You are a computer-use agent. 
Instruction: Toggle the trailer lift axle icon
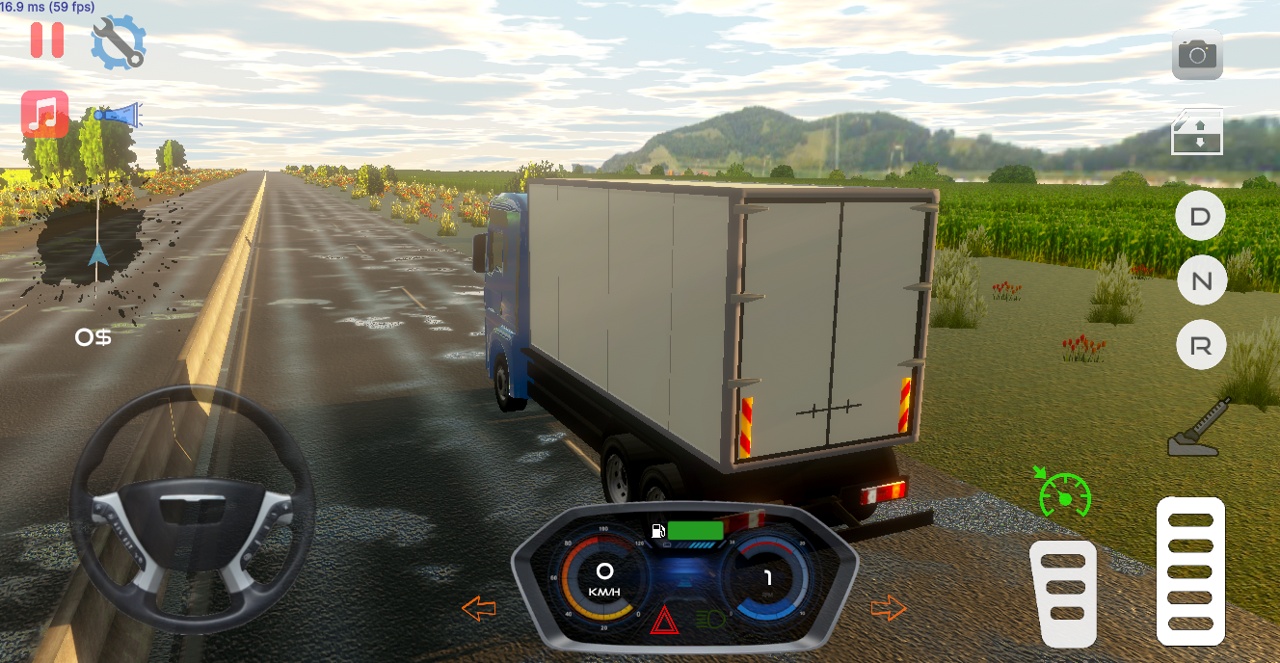pyautogui.click(x=1197, y=132)
